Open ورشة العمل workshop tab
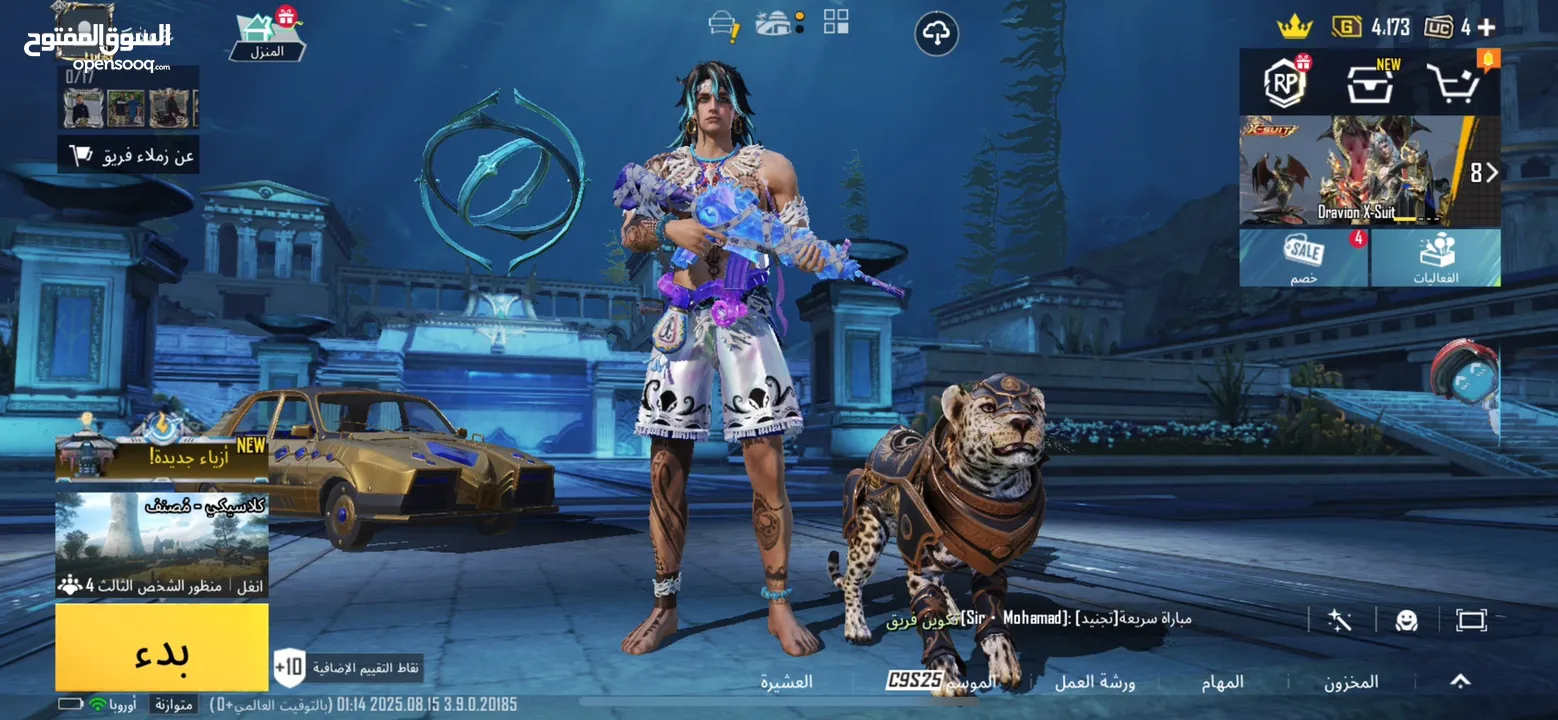This screenshot has height=720, width=1558. click(1095, 682)
